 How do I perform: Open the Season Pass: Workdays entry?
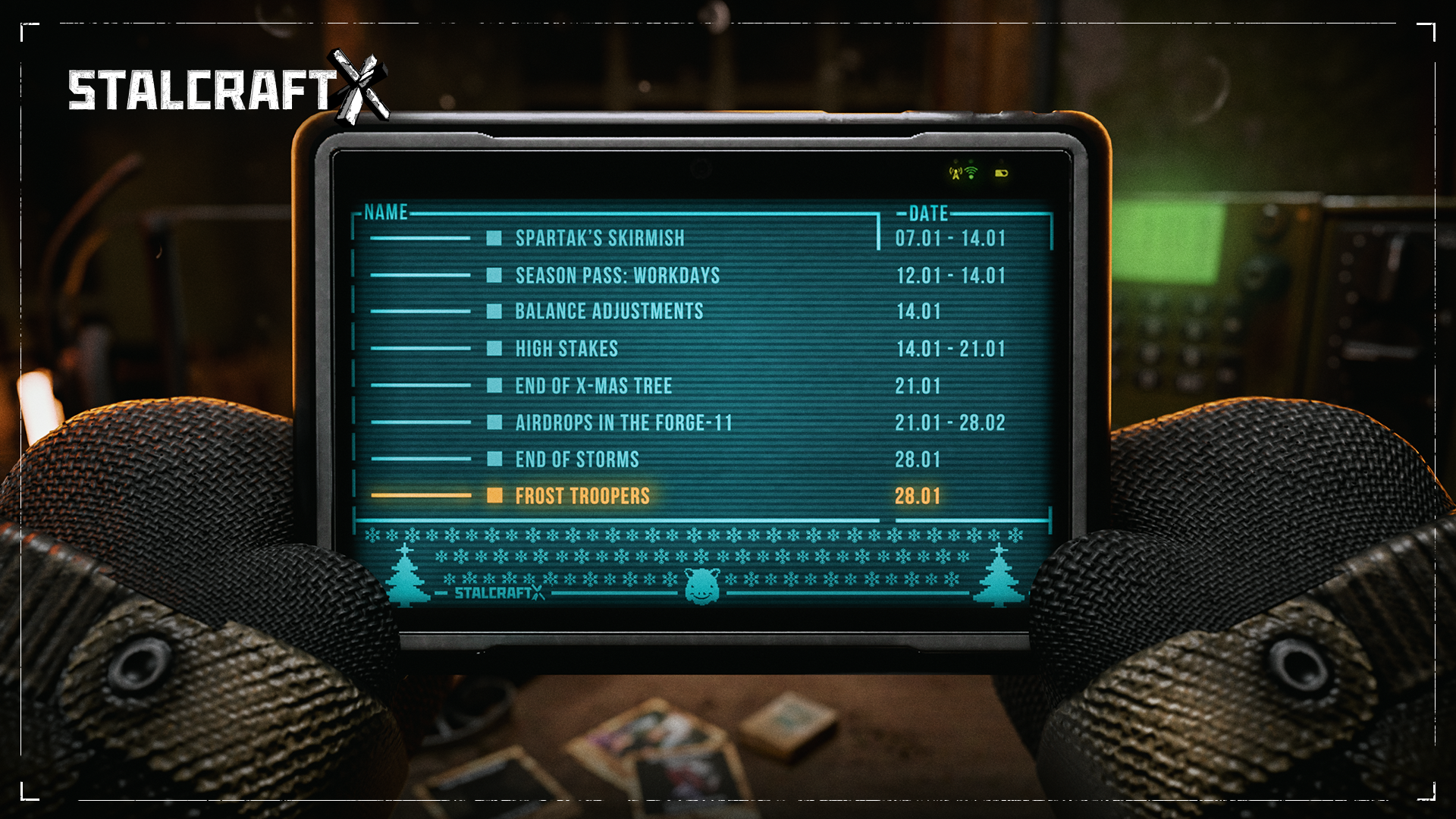click(617, 275)
